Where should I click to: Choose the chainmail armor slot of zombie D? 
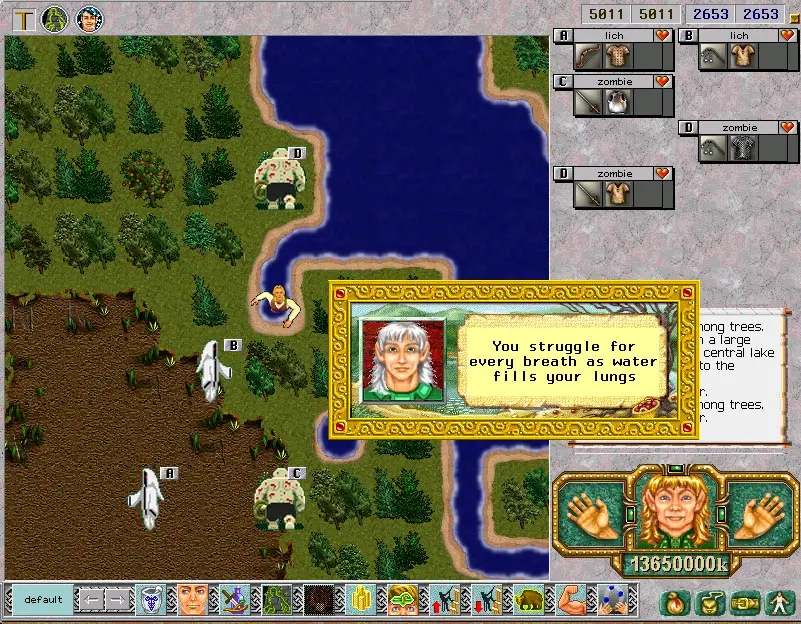pyautogui.click(x=741, y=148)
